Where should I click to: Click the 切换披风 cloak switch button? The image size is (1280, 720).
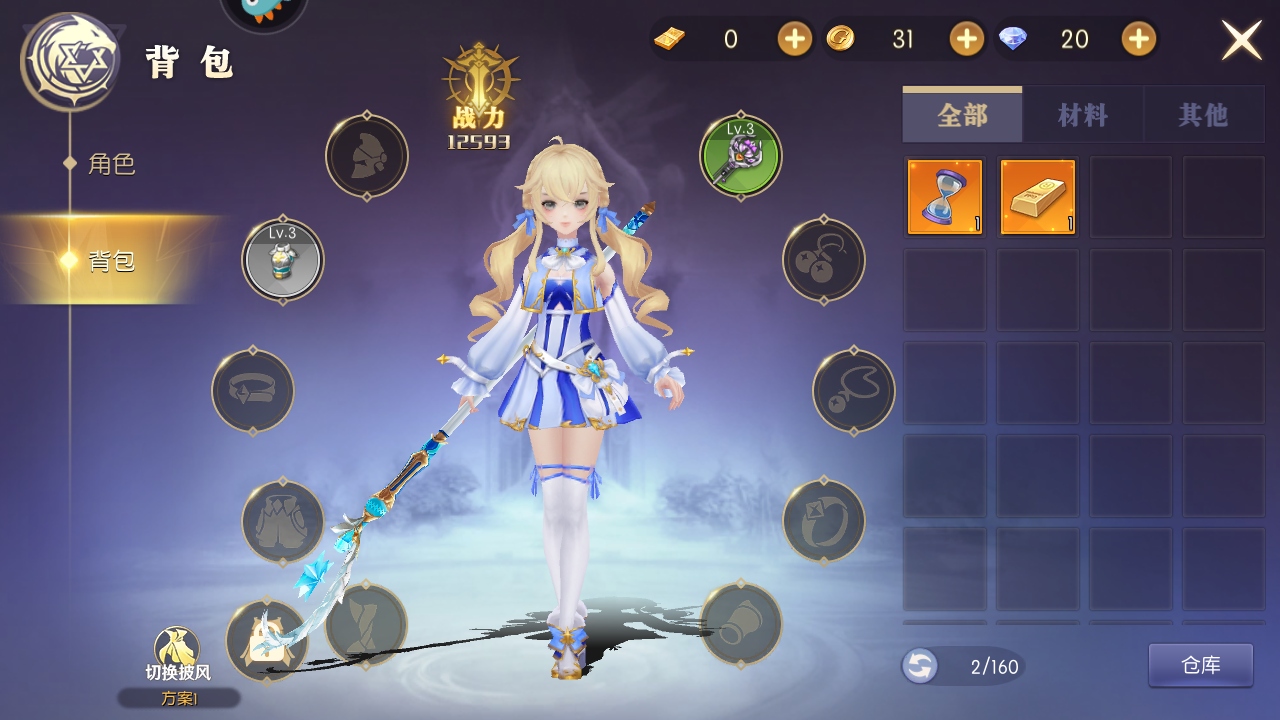178,655
